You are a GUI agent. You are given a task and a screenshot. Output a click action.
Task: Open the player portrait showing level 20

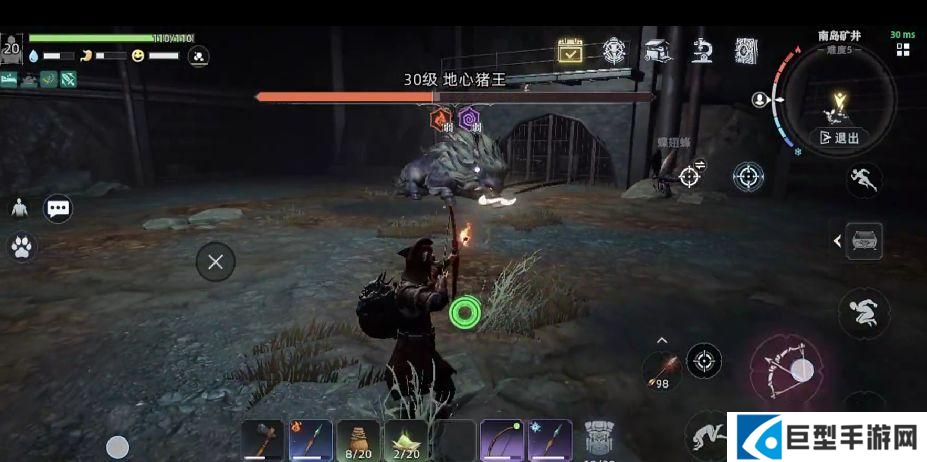12,47
